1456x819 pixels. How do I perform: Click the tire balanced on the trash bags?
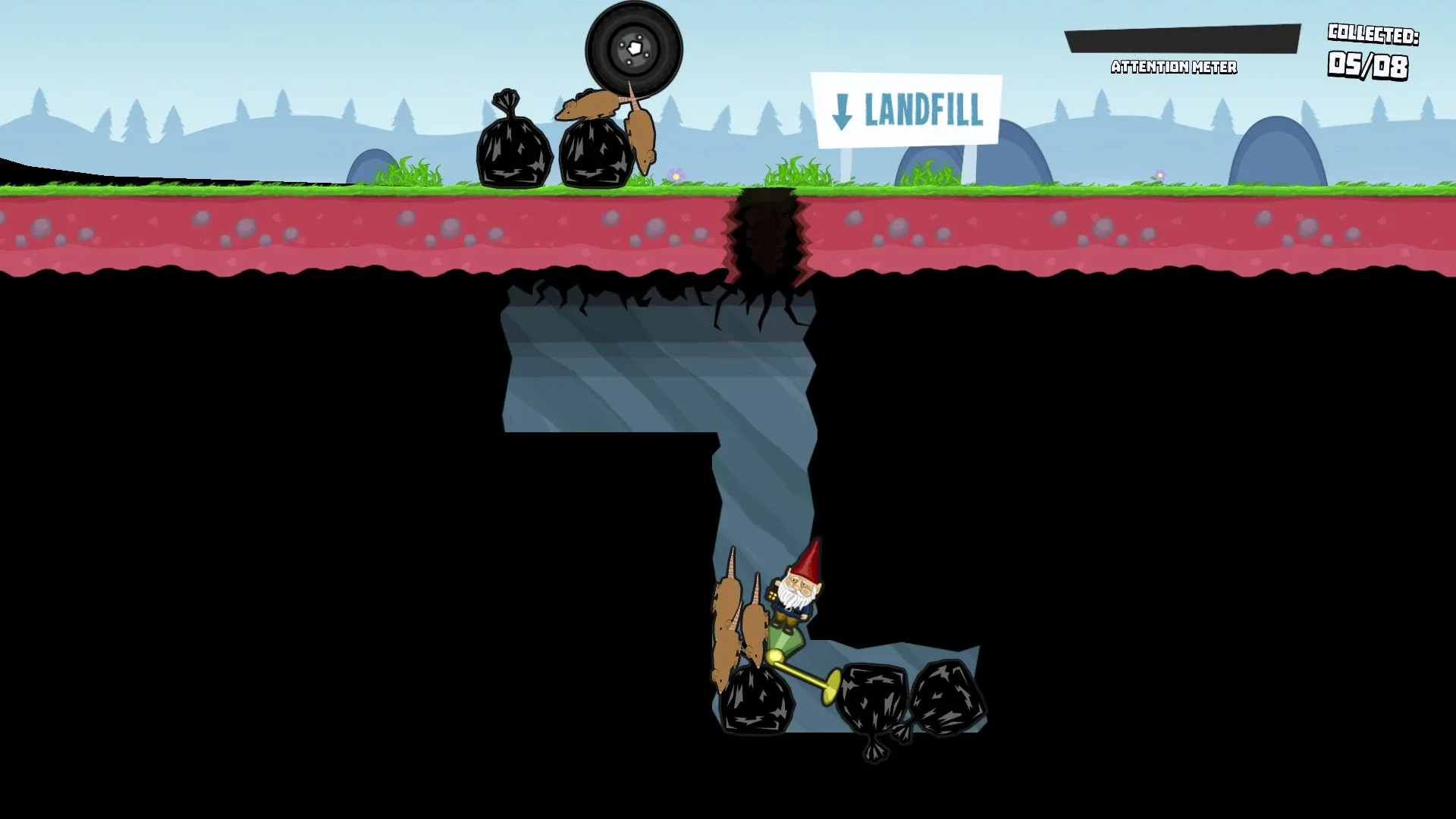634,47
